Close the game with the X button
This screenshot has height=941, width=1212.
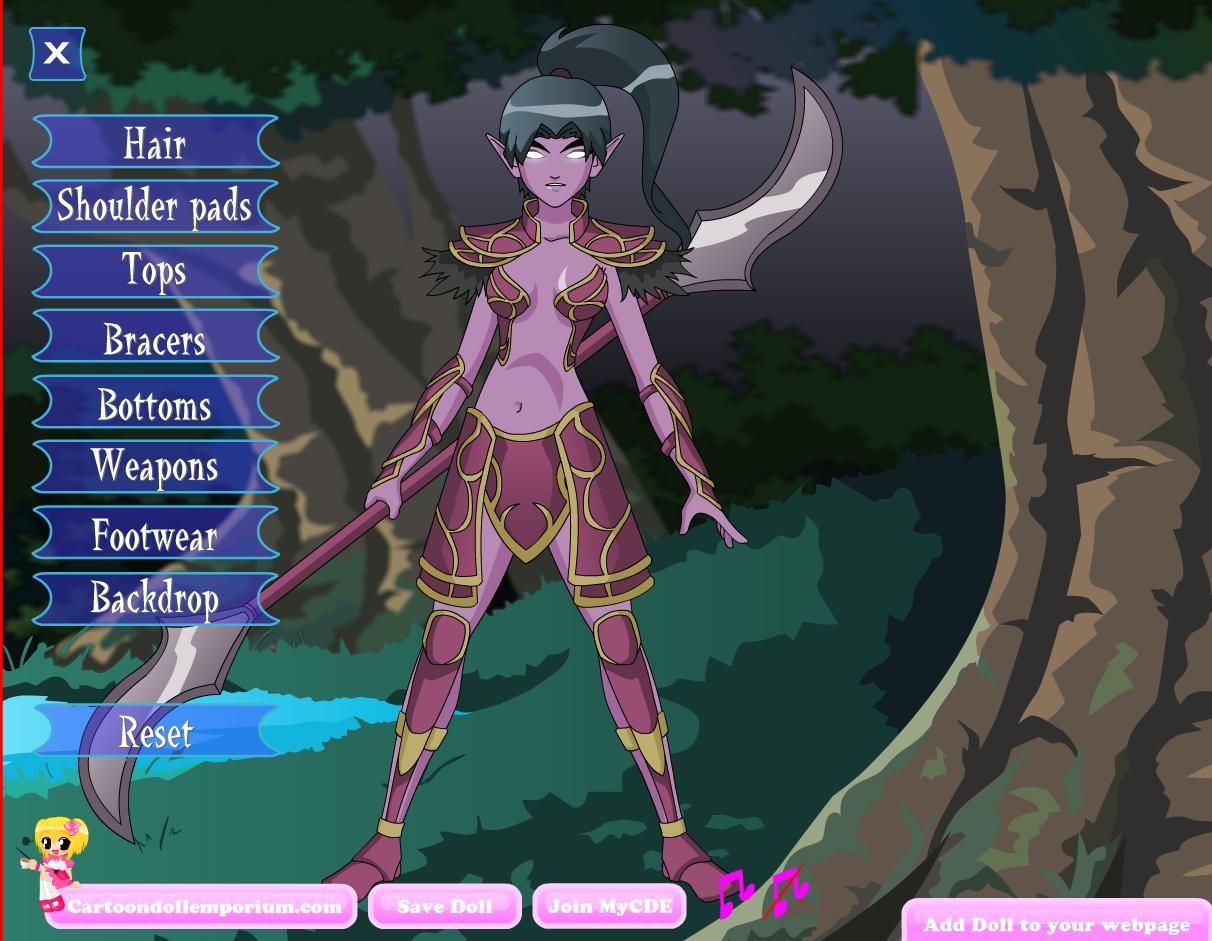click(57, 53)
